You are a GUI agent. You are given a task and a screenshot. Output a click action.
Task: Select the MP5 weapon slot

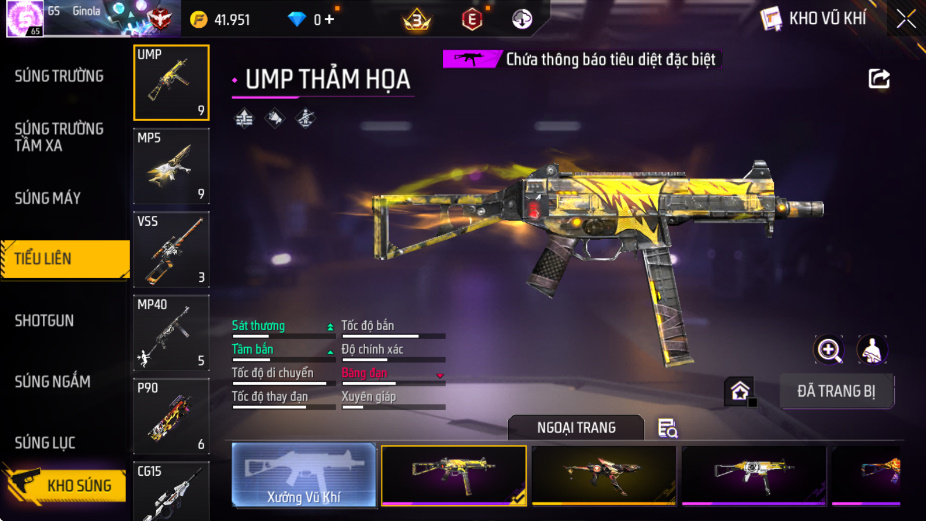[171, 166]
